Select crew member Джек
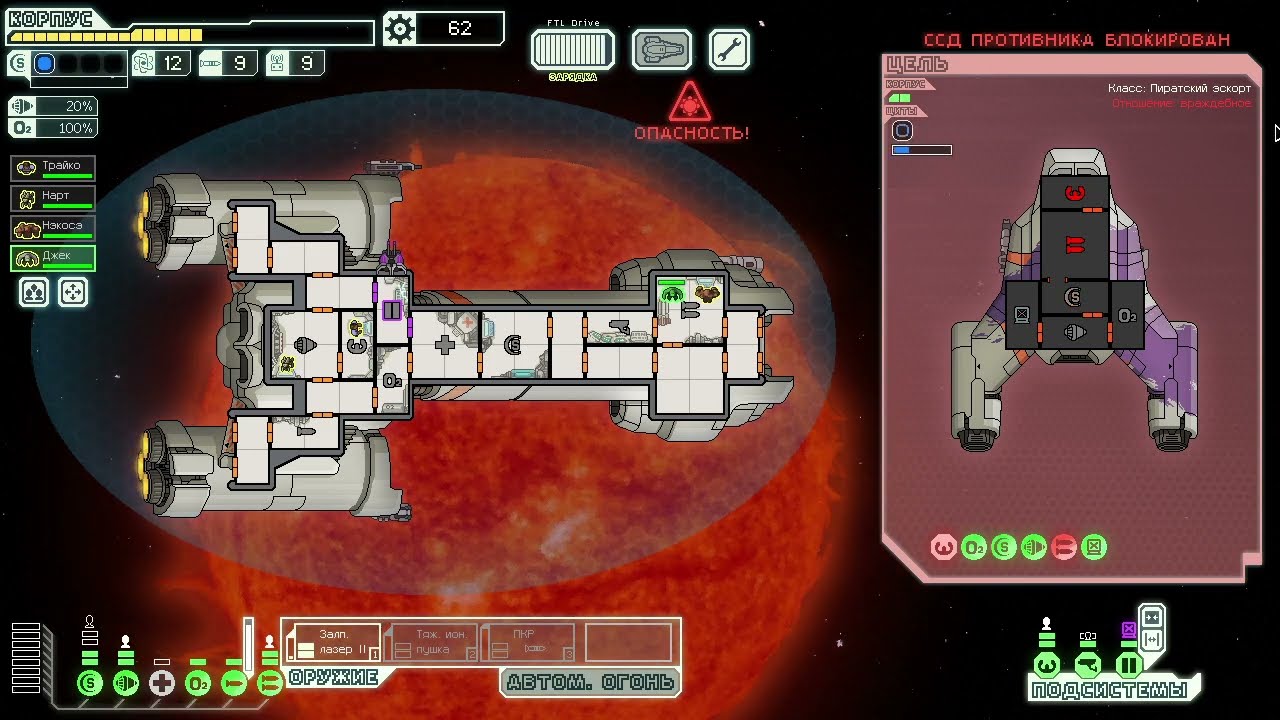Screen dimensions: 1280x720 pos(54,258)
